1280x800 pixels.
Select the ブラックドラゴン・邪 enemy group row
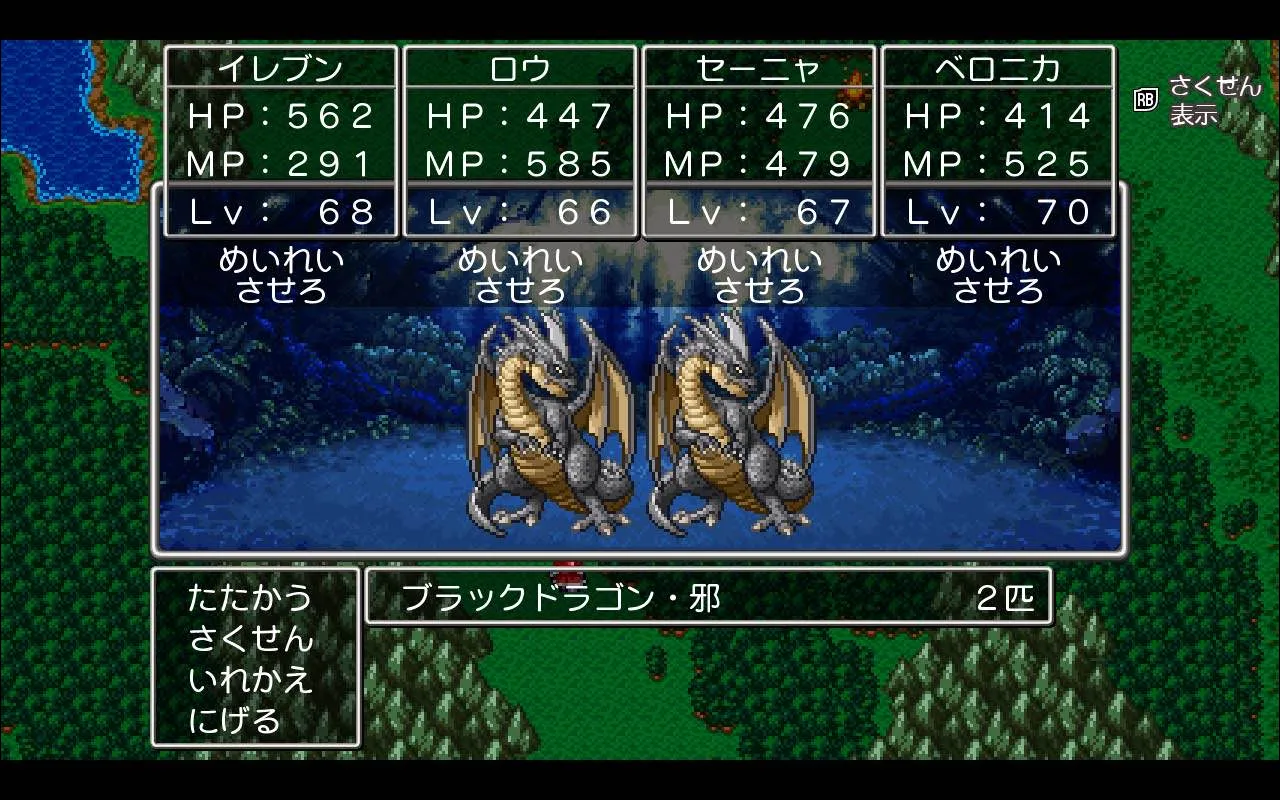point(708,598)
